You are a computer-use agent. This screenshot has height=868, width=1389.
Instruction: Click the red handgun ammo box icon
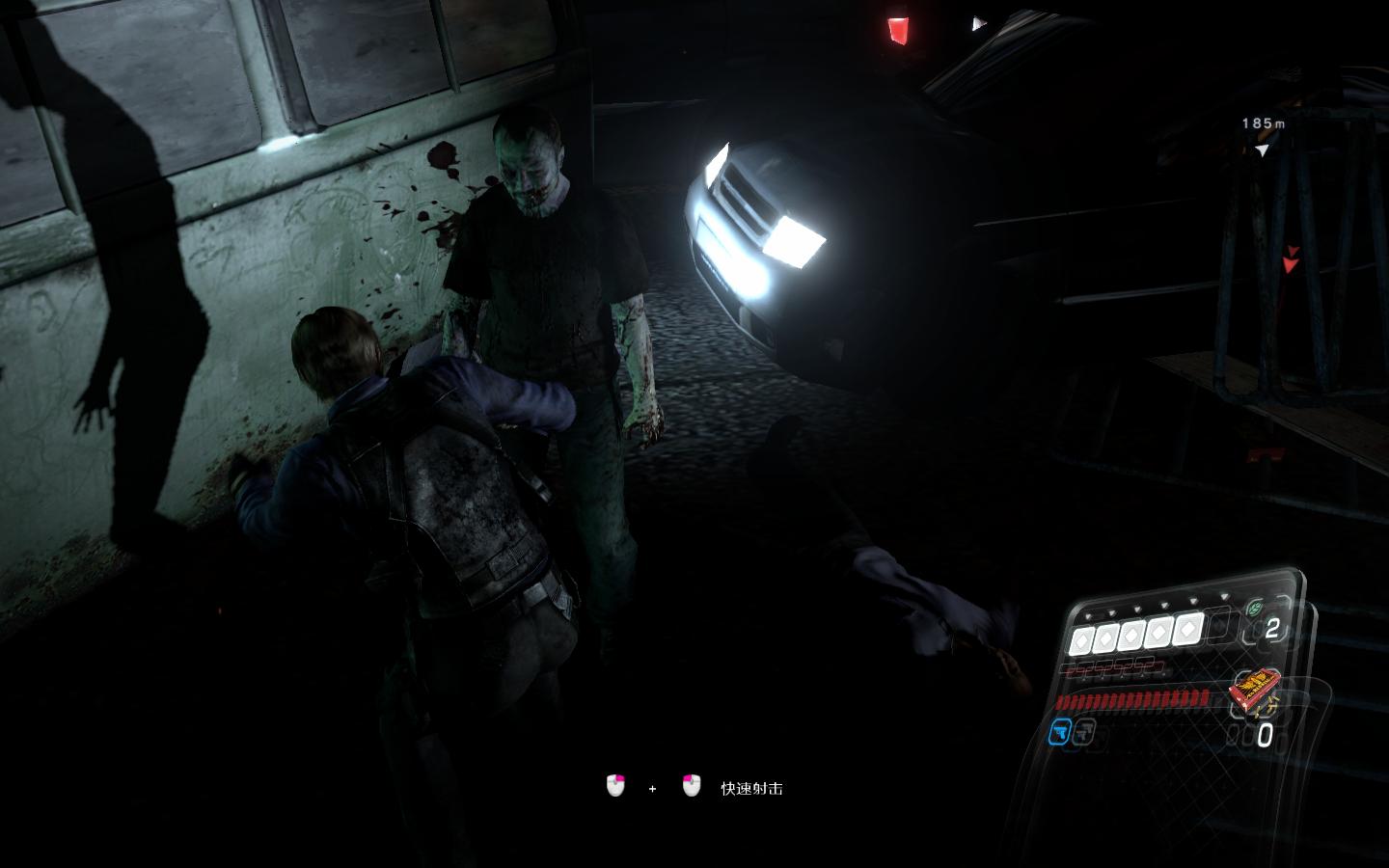[x=1255, y=692]
